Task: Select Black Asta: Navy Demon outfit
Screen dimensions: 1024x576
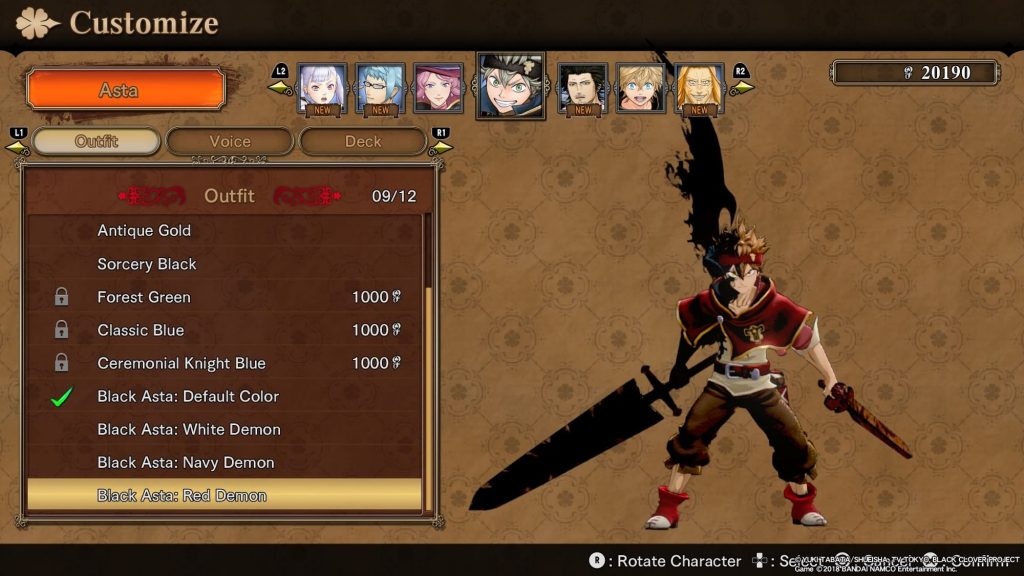Action: tap(186, 462)
